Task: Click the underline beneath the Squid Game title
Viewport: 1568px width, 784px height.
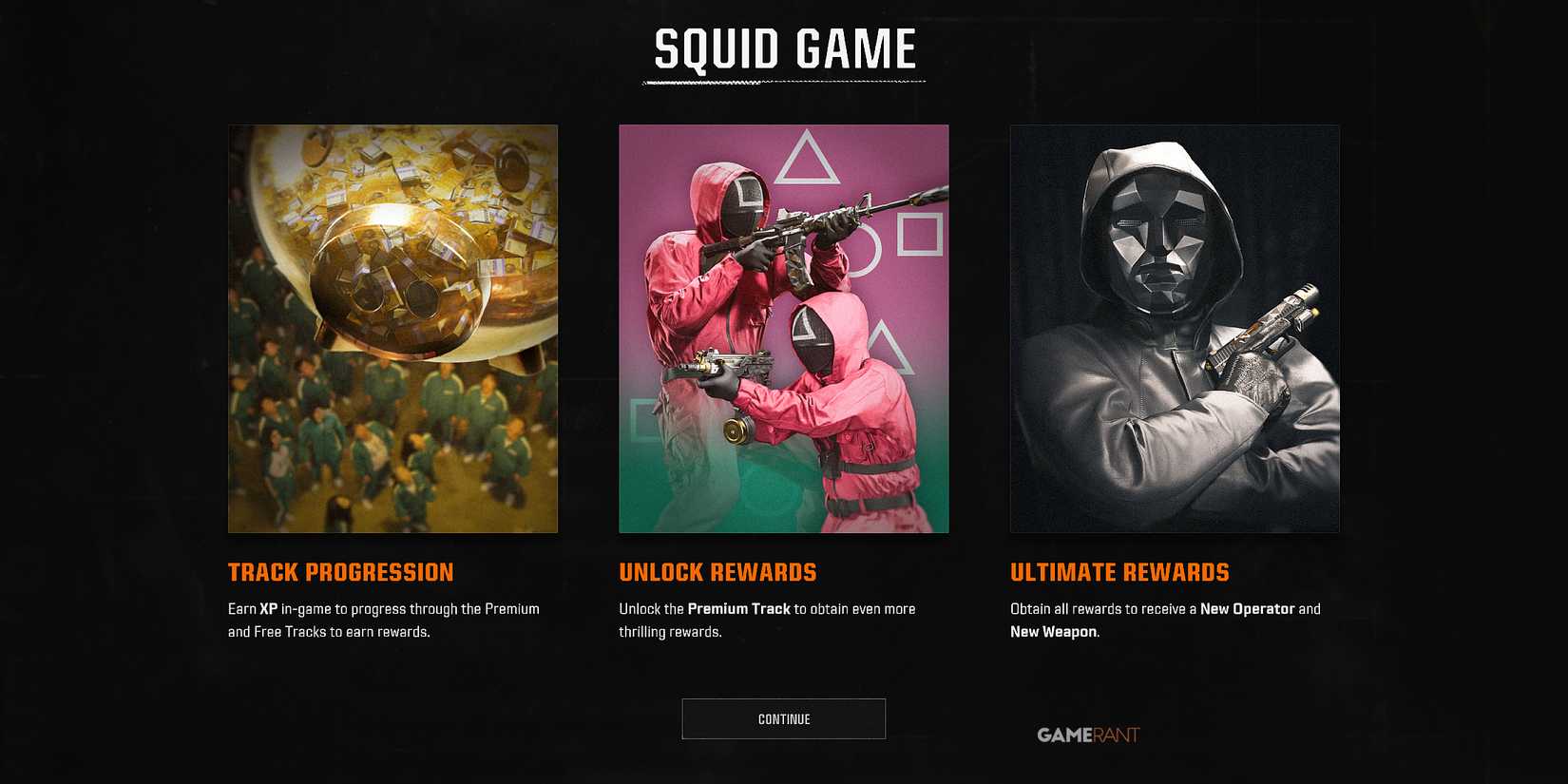Action: [x=783, y=83]
